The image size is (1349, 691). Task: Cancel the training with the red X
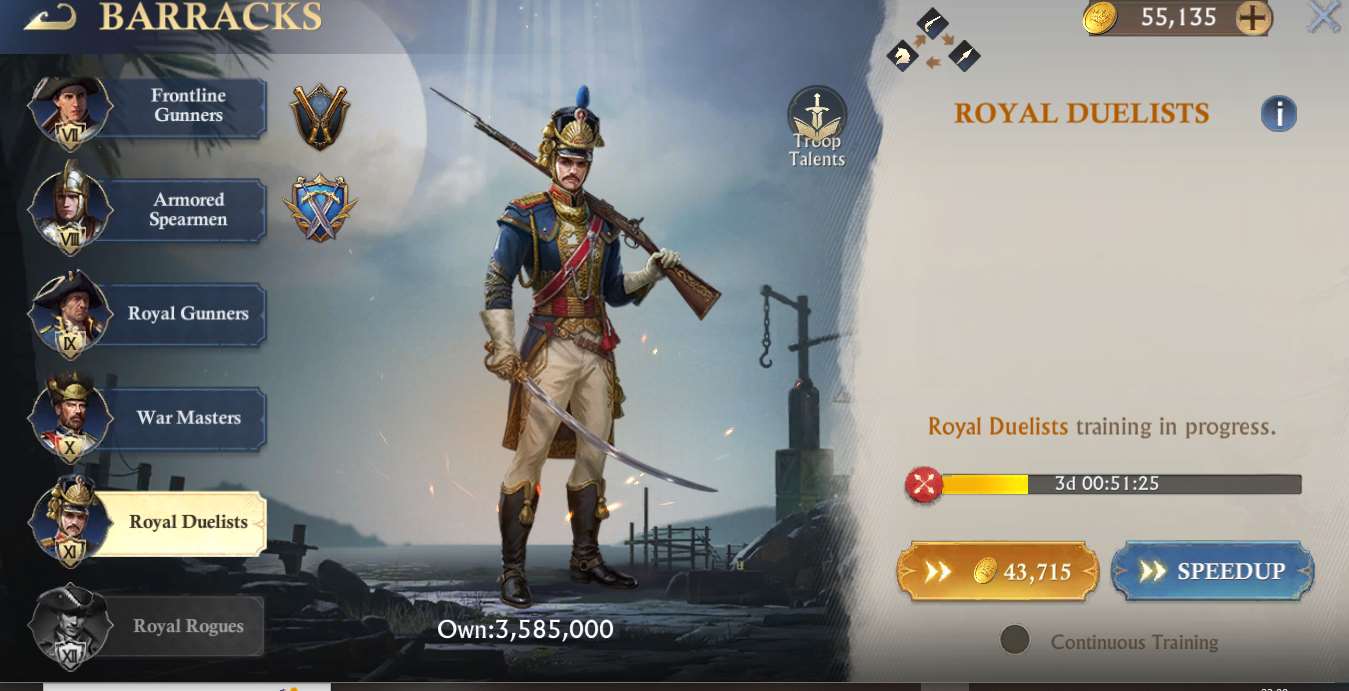(x=923, y=485)
